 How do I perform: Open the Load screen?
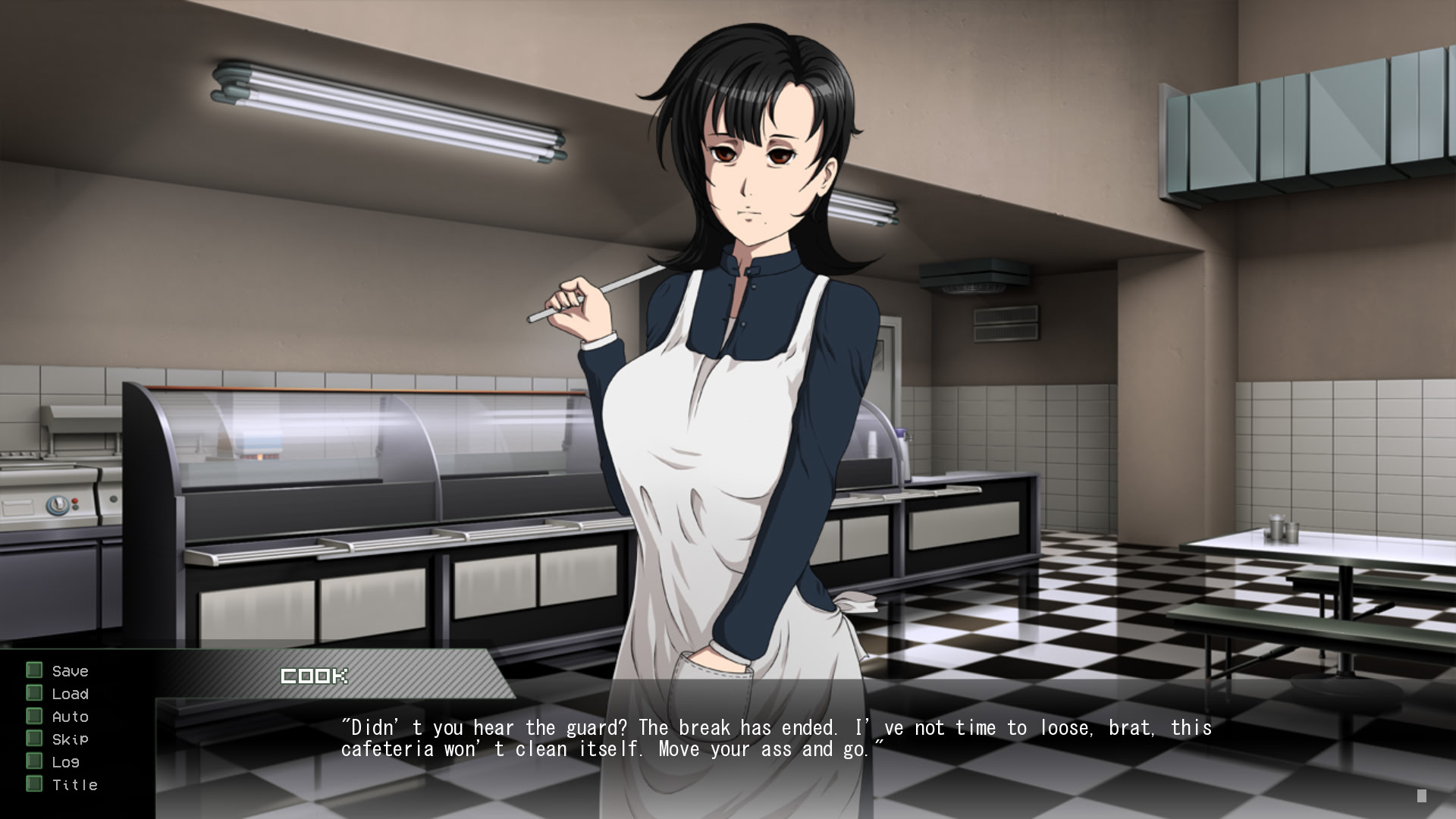tap(70, 693)
